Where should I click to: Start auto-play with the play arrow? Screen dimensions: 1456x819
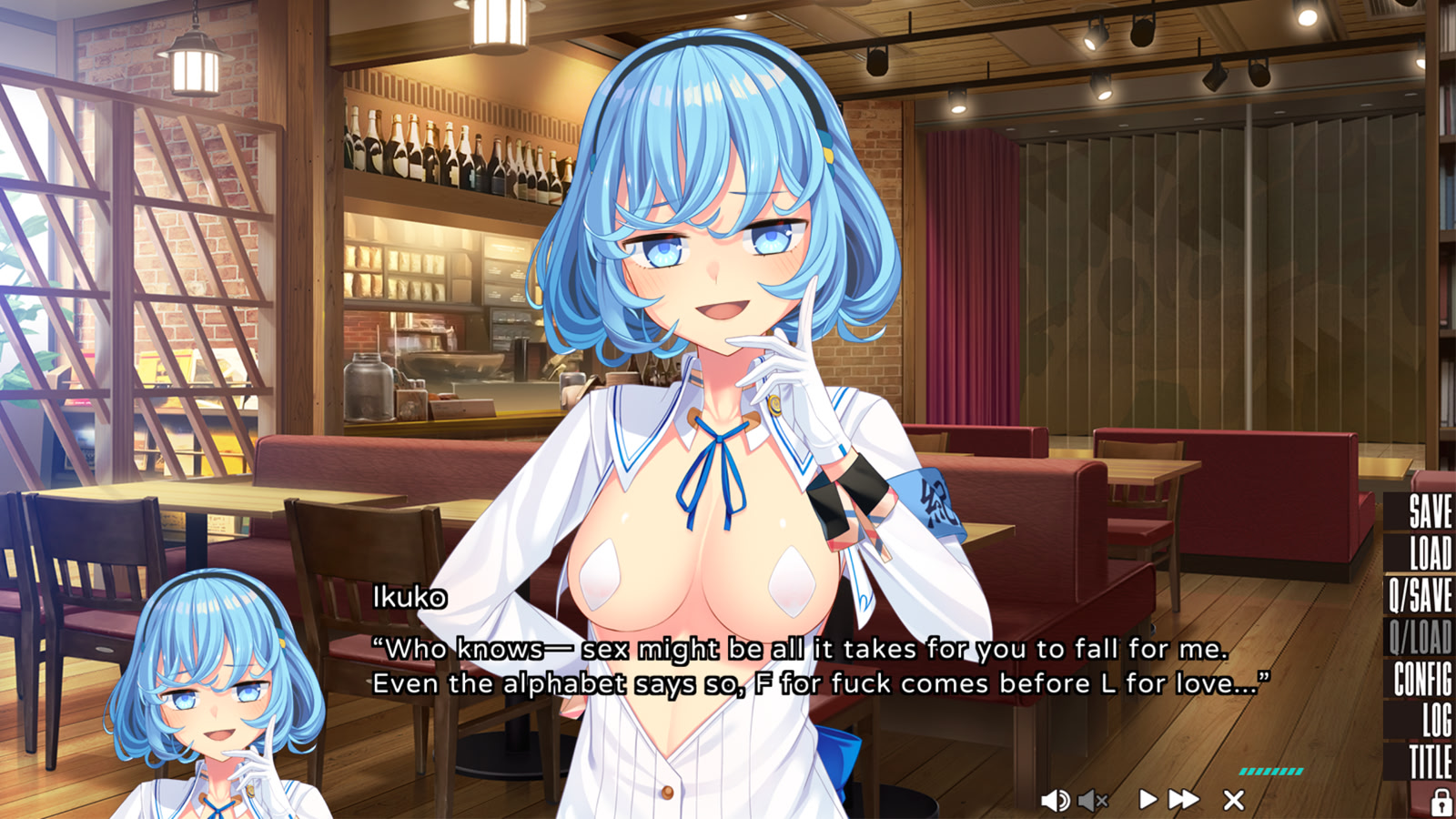(1148, 800)
